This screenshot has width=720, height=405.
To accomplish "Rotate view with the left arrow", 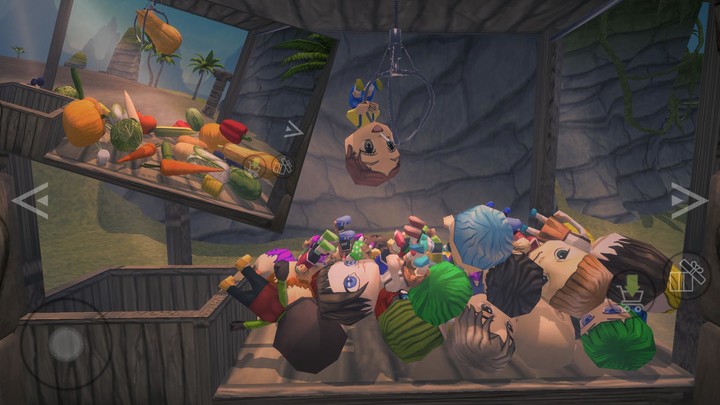I will pyautogui.click(x=30, y=201).
